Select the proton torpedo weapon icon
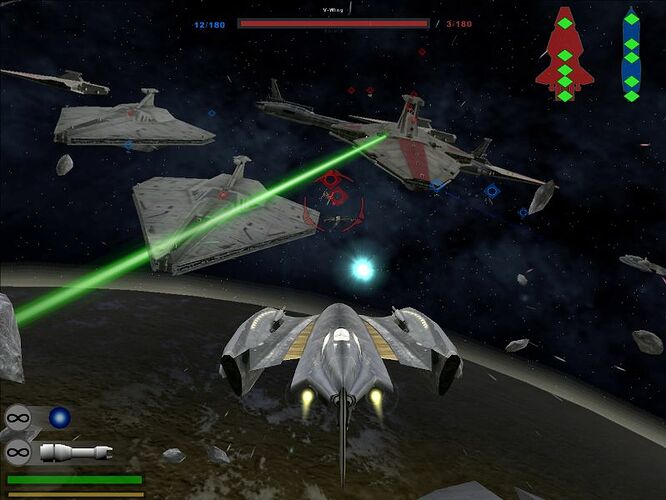Viewport: 666px width, 500px height. pyautogui.click(x=75, y=452)
